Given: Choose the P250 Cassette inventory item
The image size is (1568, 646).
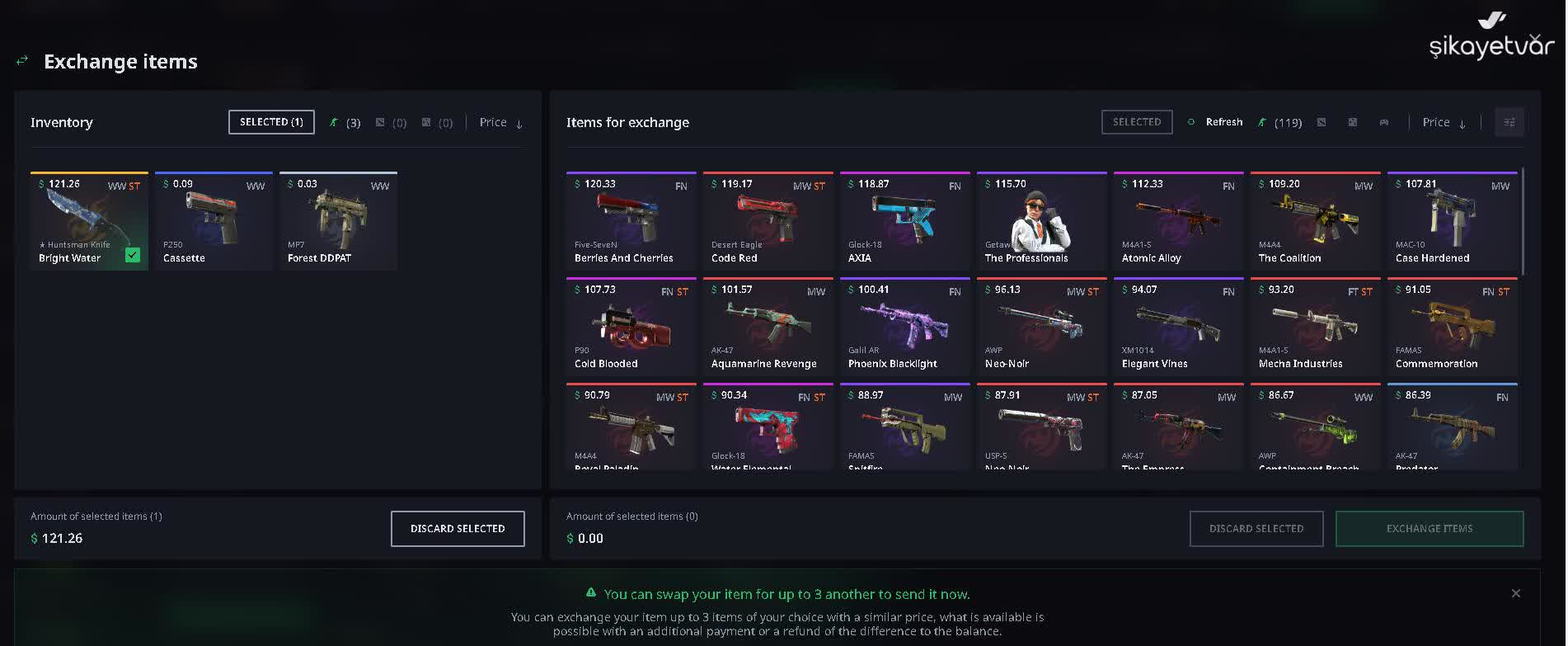Looking at the screenshot, I should point(214,221).
